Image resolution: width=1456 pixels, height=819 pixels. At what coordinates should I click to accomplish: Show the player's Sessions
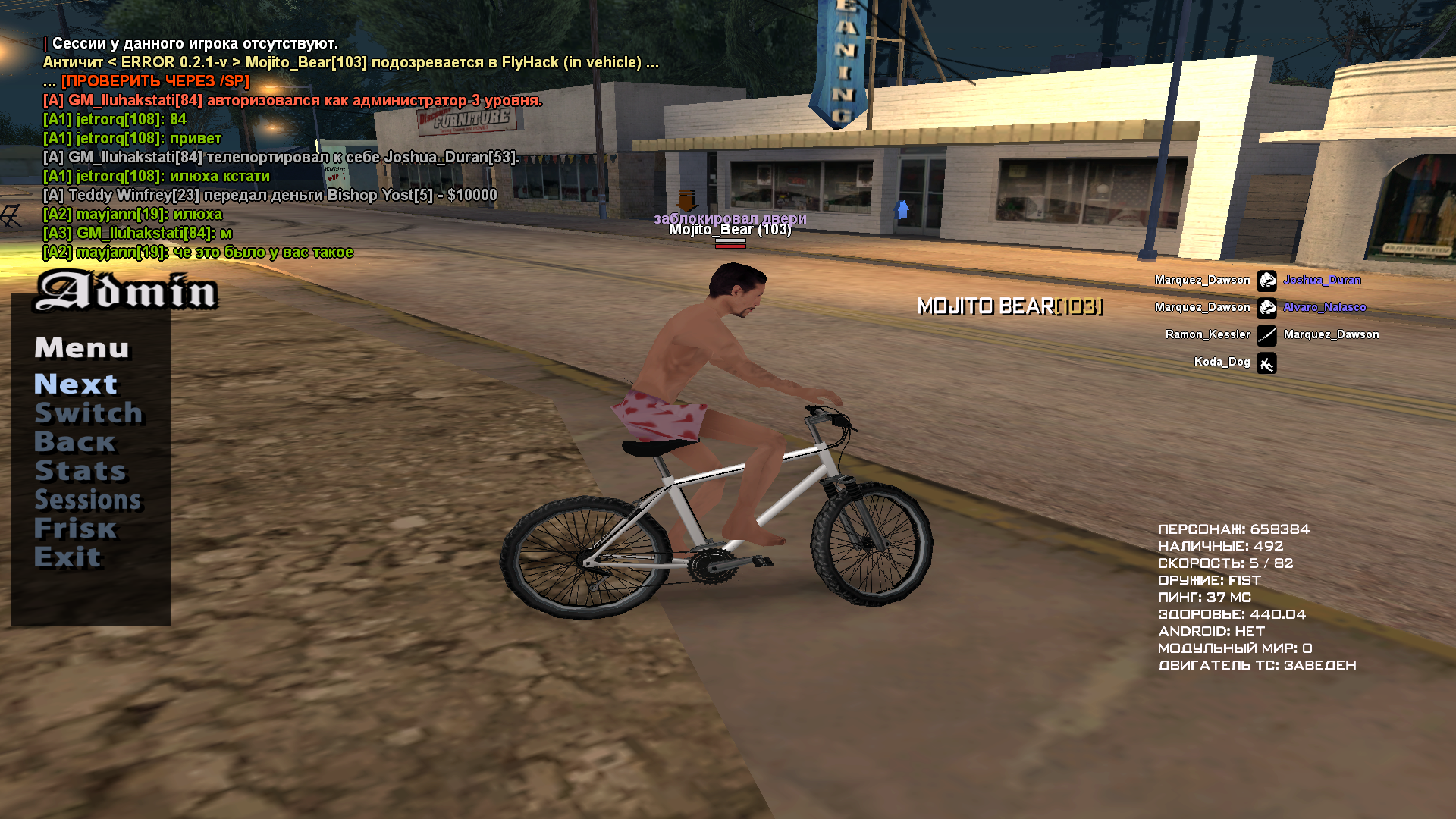point(88,499)
